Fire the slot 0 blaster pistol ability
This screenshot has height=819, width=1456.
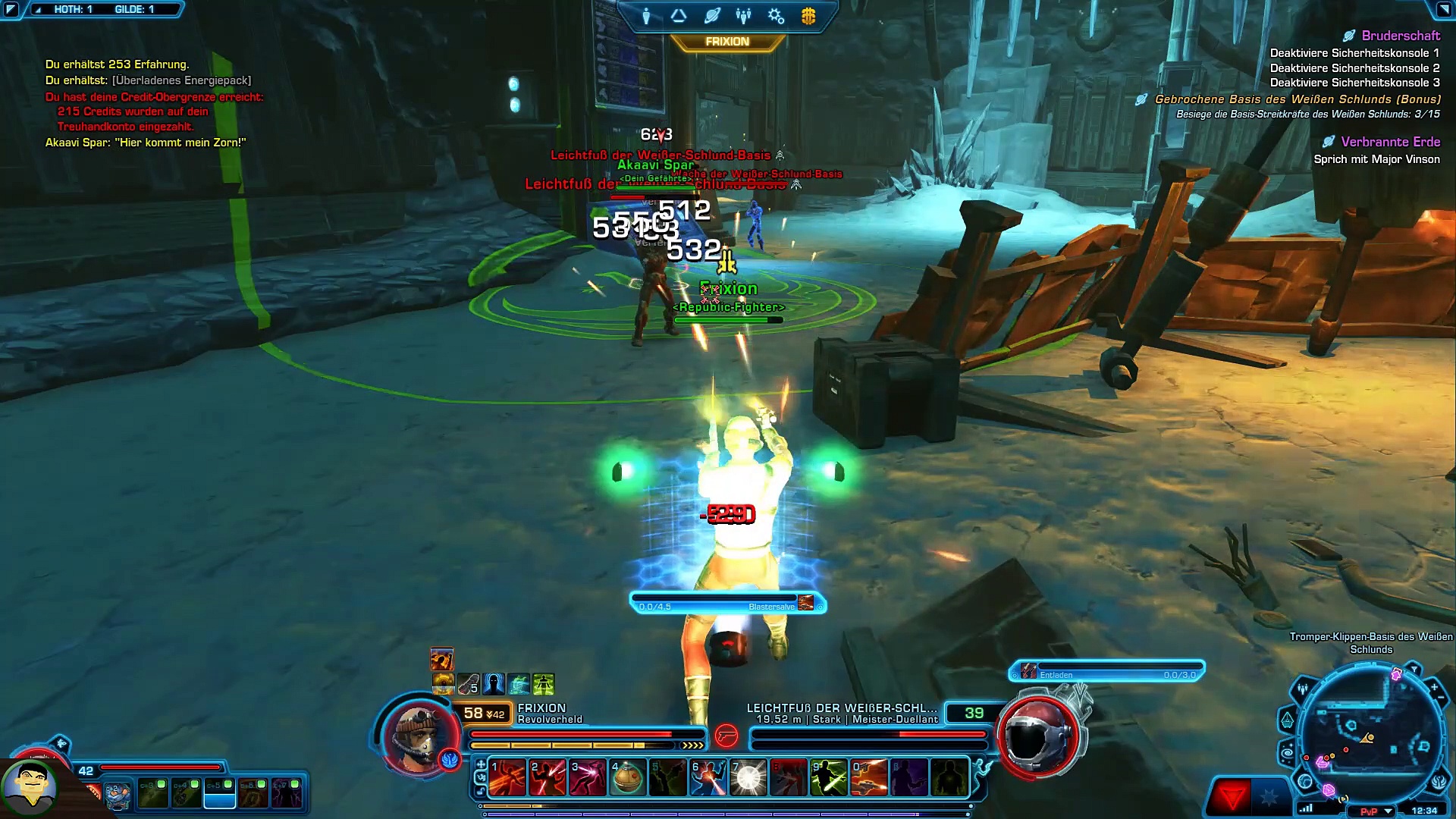tap(869, 778)
